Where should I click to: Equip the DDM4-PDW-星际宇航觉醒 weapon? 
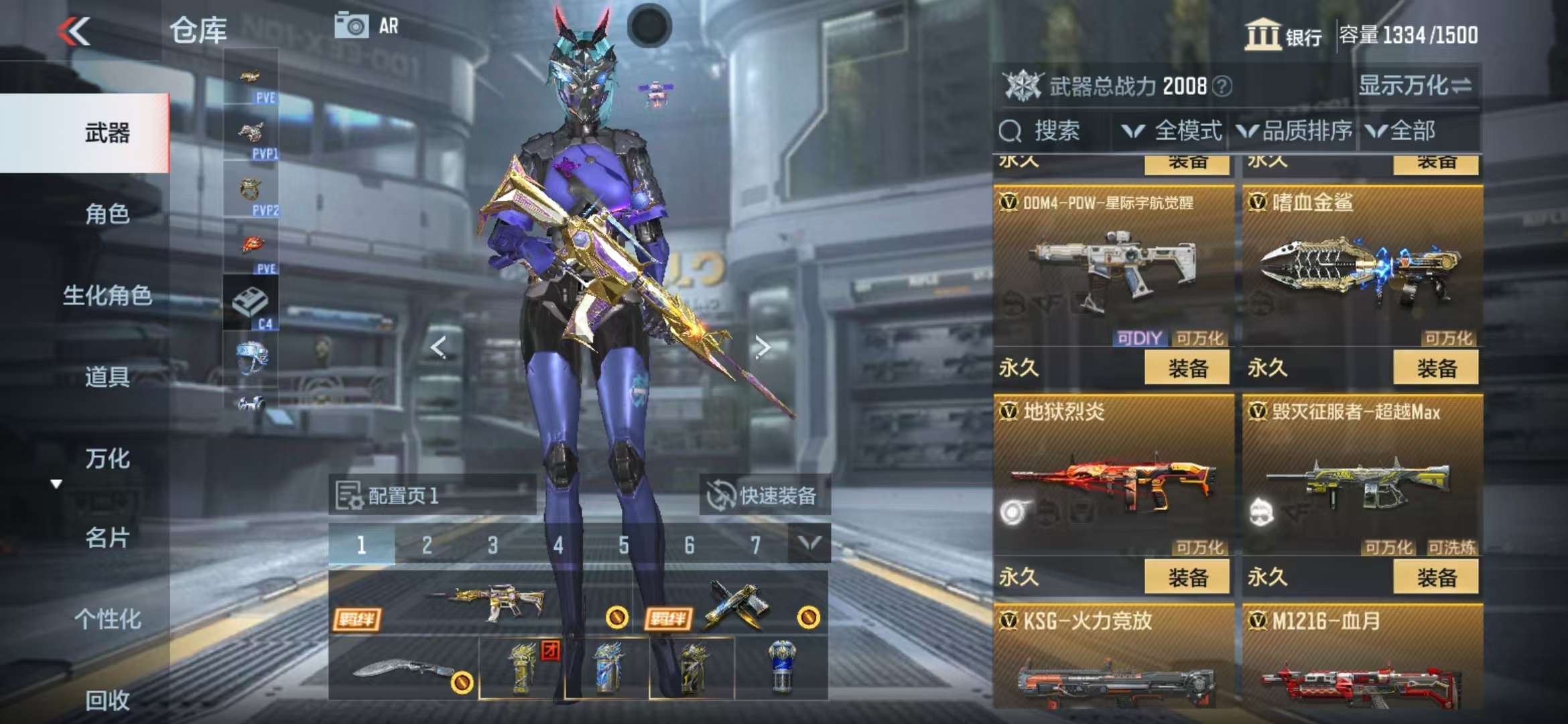click(1187, 368)
